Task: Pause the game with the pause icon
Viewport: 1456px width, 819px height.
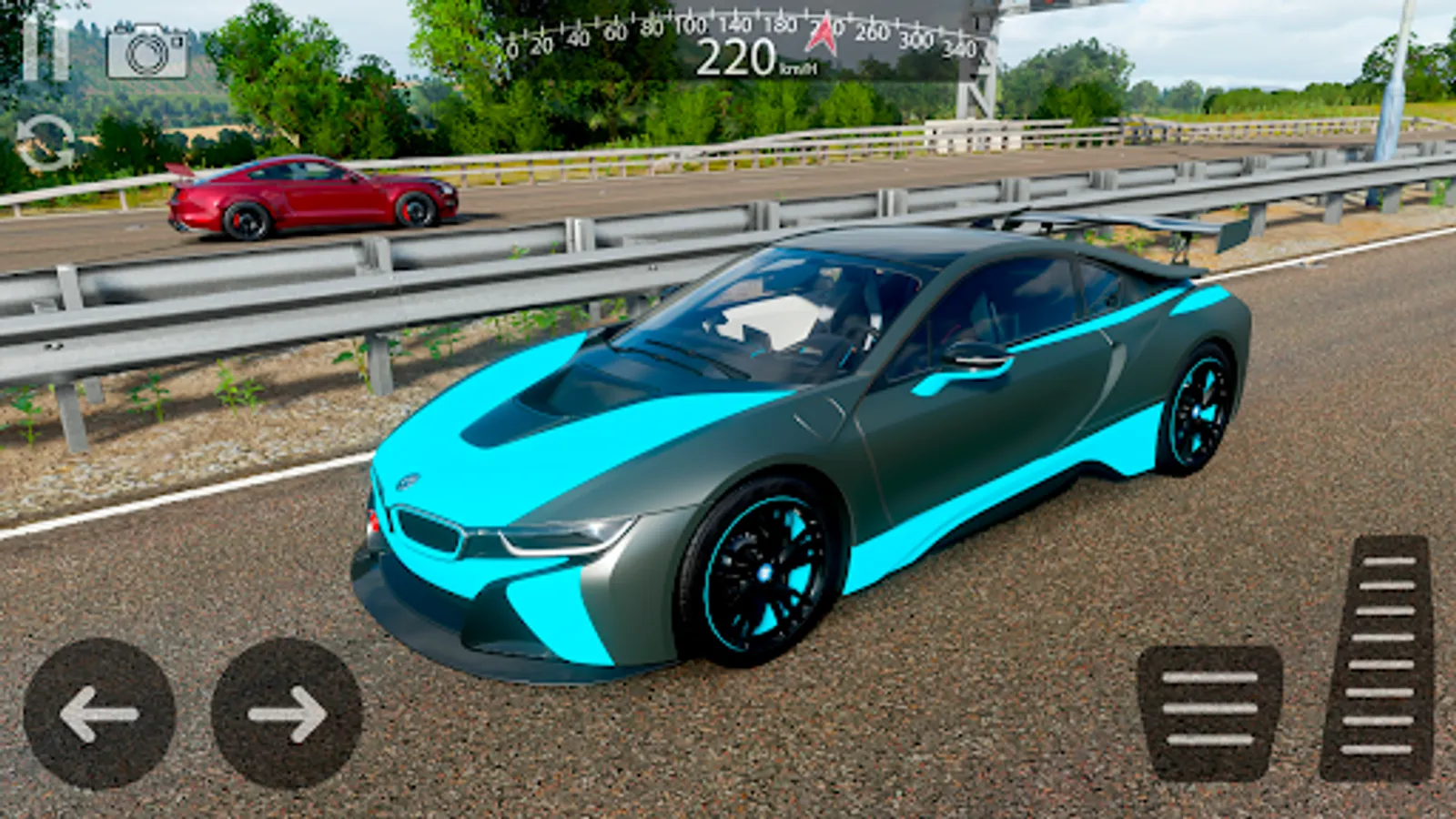Action: [x=45, y=50]
